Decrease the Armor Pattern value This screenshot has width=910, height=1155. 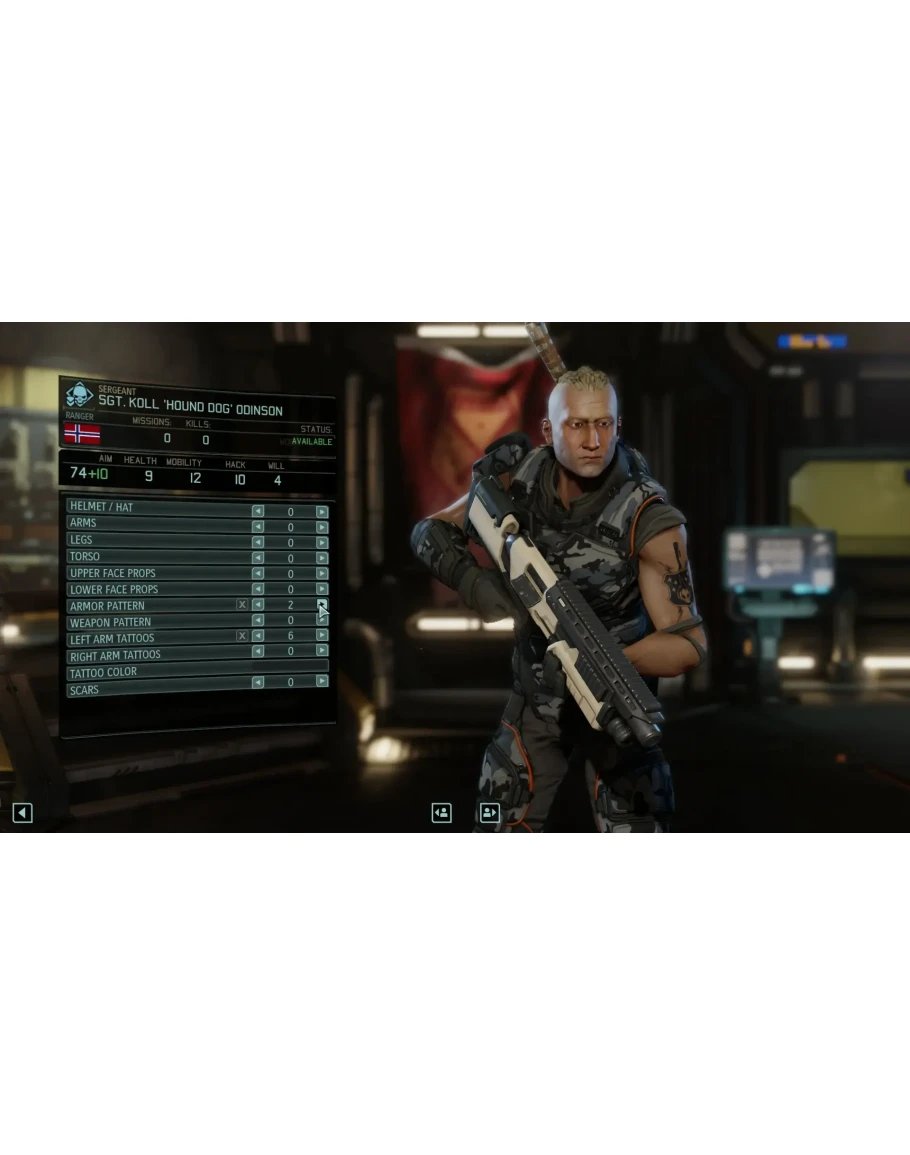(x=258, y=605)
